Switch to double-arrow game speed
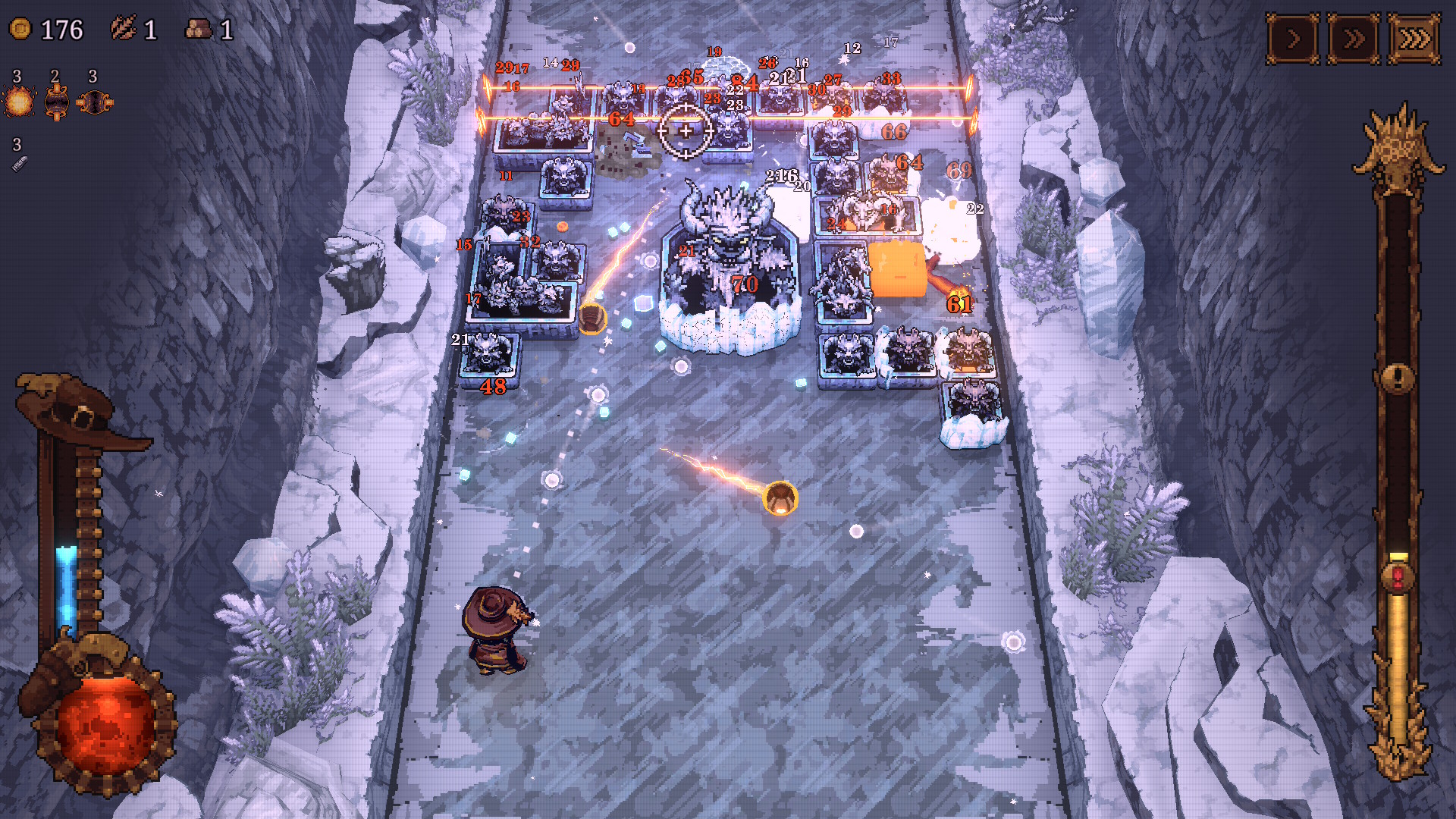This screenshot has width=1456, height=819. click(x=1354, y=39)
